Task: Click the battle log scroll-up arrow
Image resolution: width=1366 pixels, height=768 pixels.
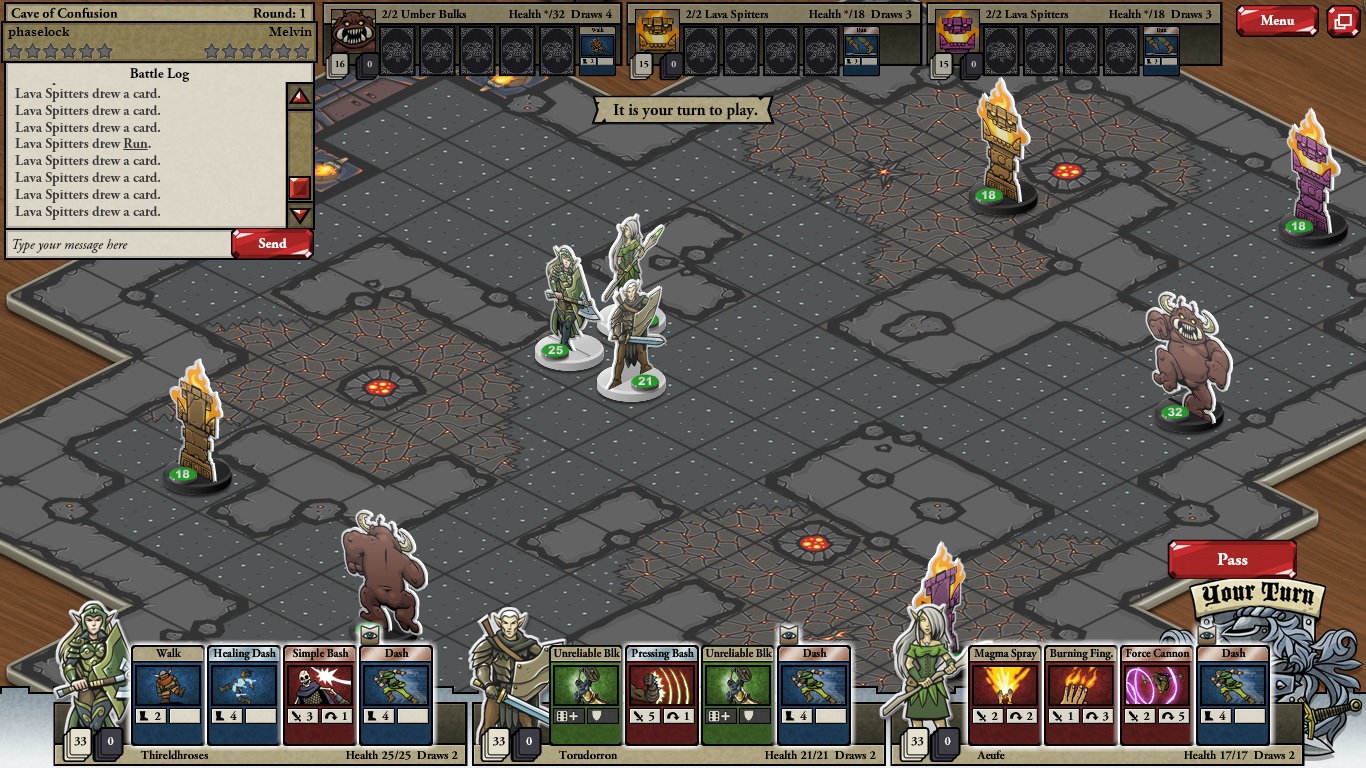Action: [300, 97]
